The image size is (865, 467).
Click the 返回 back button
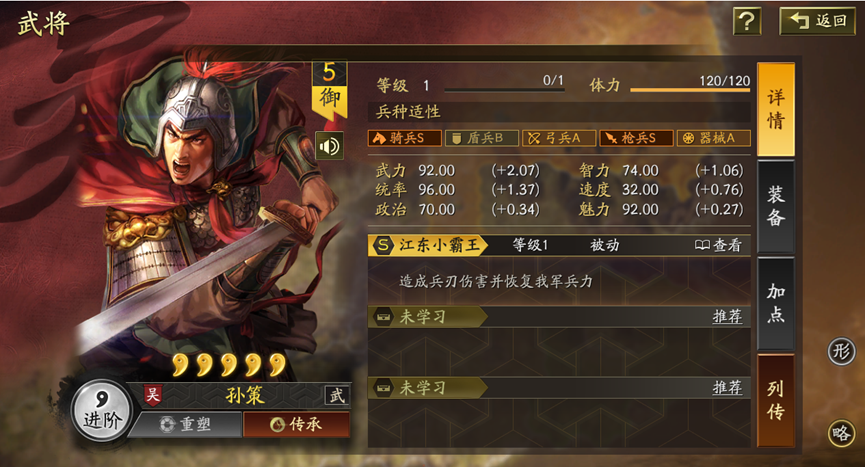(x=817, y=21)
